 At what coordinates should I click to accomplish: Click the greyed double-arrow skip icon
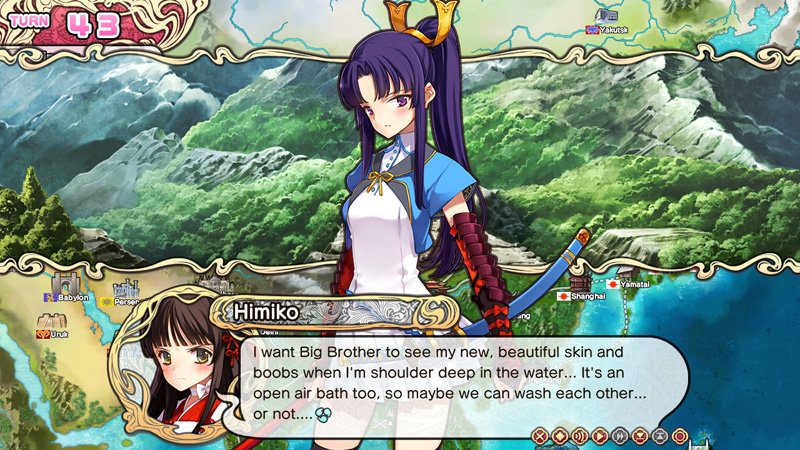coord(620,435)
